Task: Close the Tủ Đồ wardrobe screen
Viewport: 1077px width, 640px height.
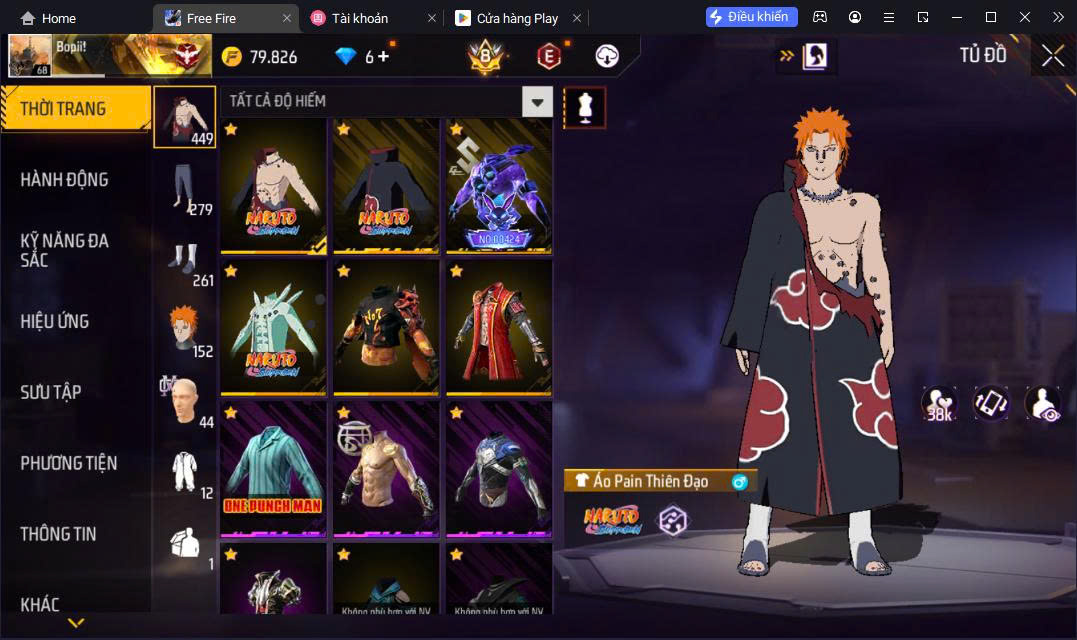Action: [1052, 56]
